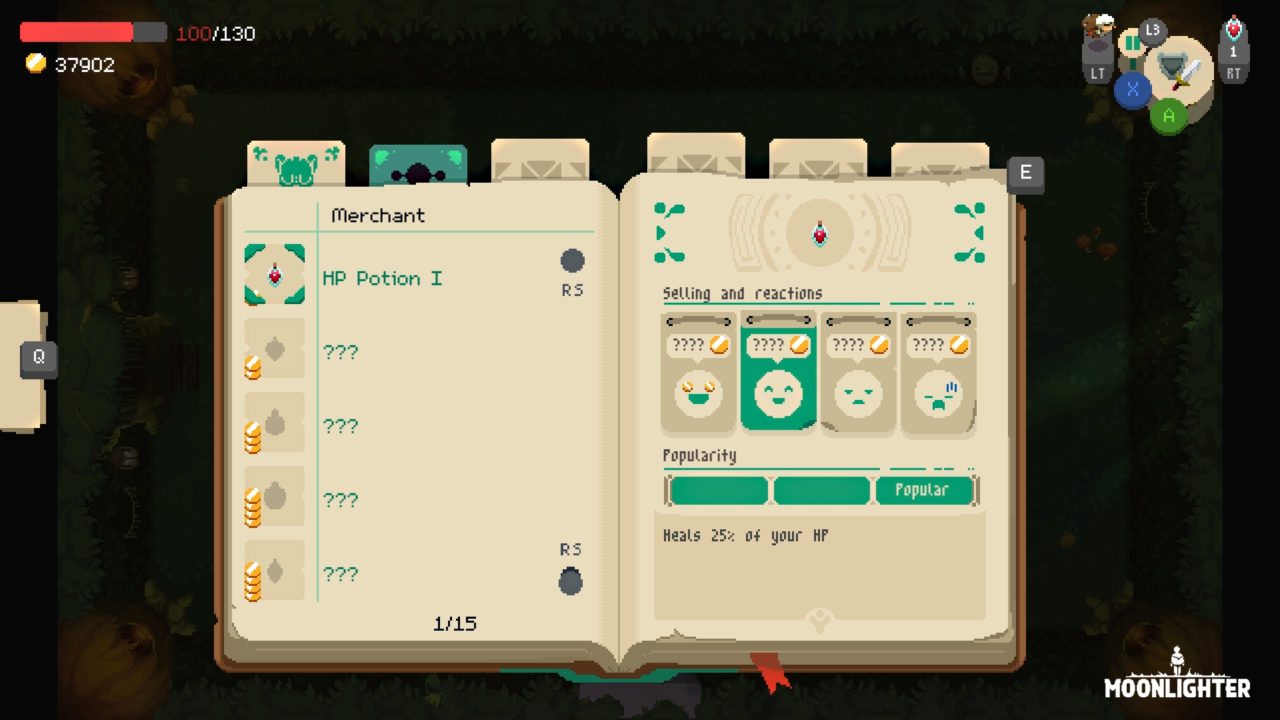Image resolution: width=1280 pixels, height=720 pixels.
Task: Click the large potion icon on the right page
Action: pyautogui.click(x=819, y=231)
